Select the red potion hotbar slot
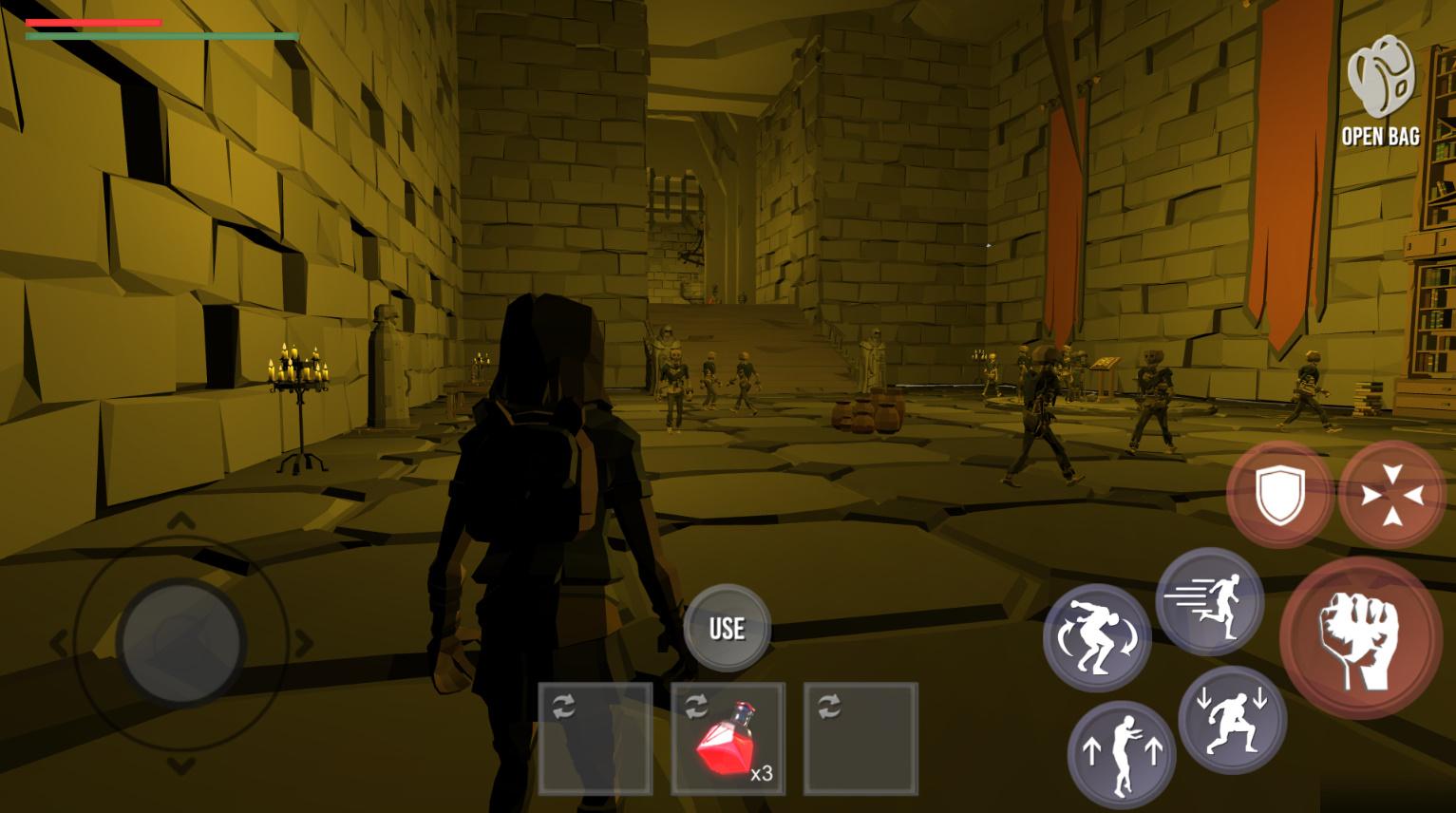 point(728,739)
